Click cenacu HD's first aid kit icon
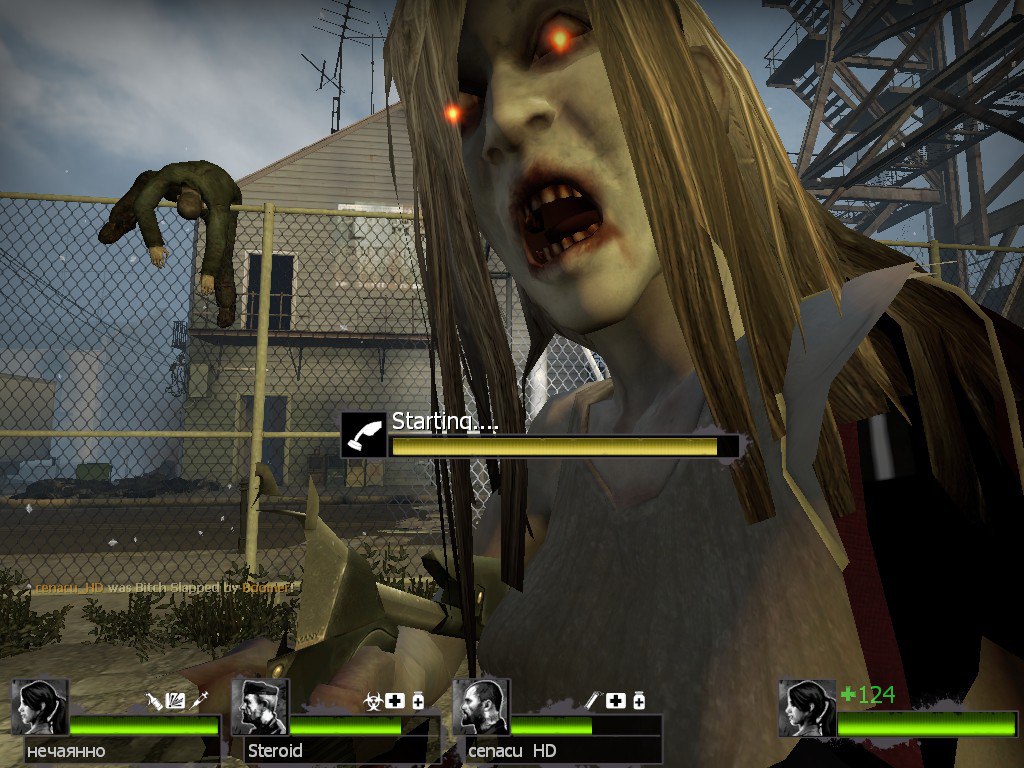The width and height of the screenshot is (1024, 768). (616, 701)
